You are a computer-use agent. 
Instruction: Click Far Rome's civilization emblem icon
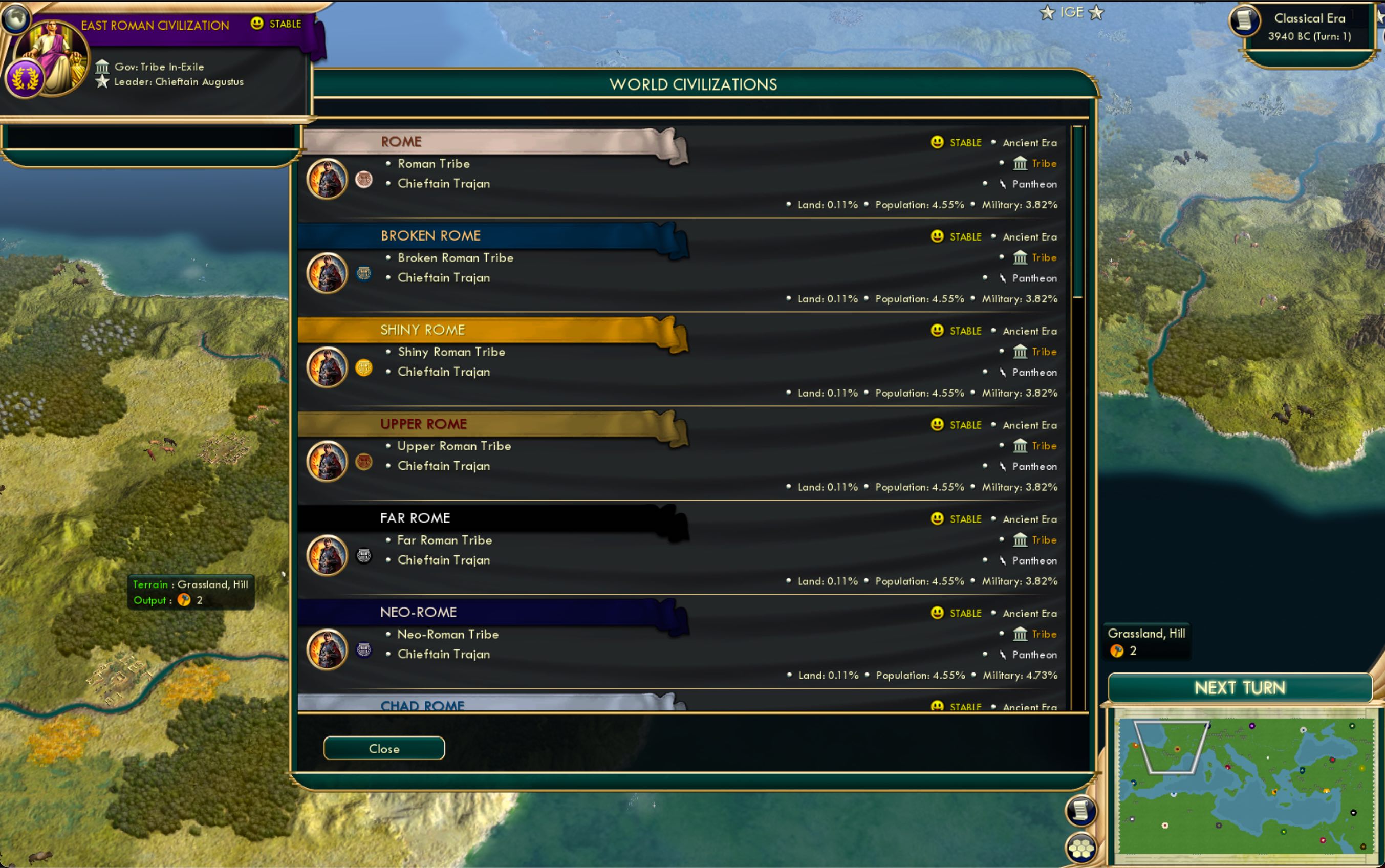click(364, 556)
